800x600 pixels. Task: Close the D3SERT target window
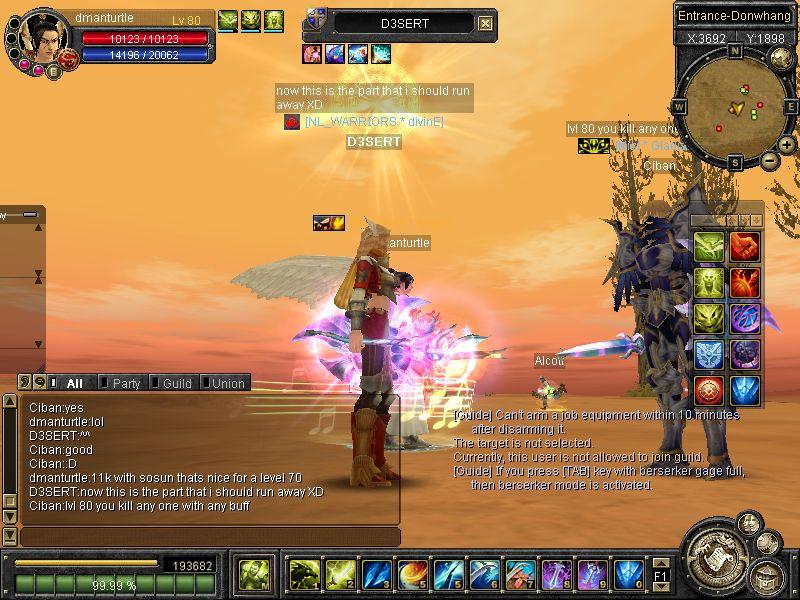click(x=485, y=23)
